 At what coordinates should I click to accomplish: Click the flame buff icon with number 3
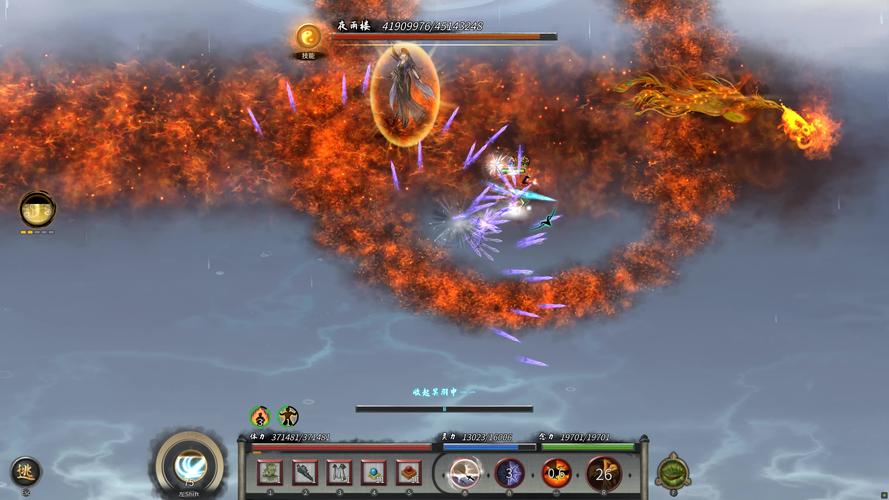click(260, 416)
